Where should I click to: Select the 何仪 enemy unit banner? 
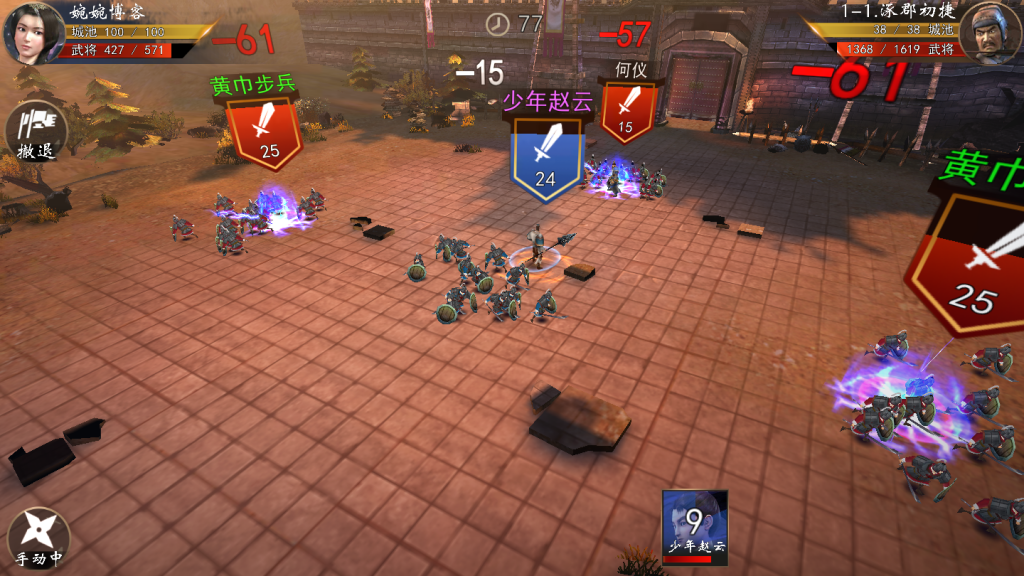[x=627, y=110]
